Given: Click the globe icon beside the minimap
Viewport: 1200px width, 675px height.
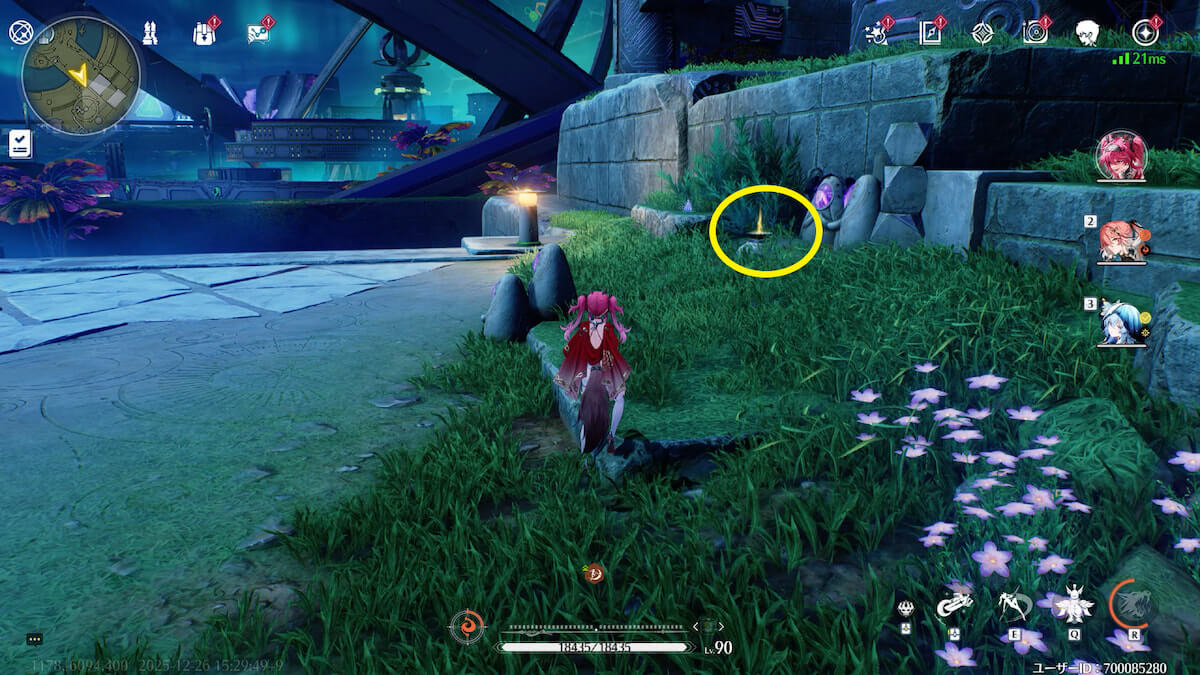Looking at the screenshot, I should tap(21, 32).
